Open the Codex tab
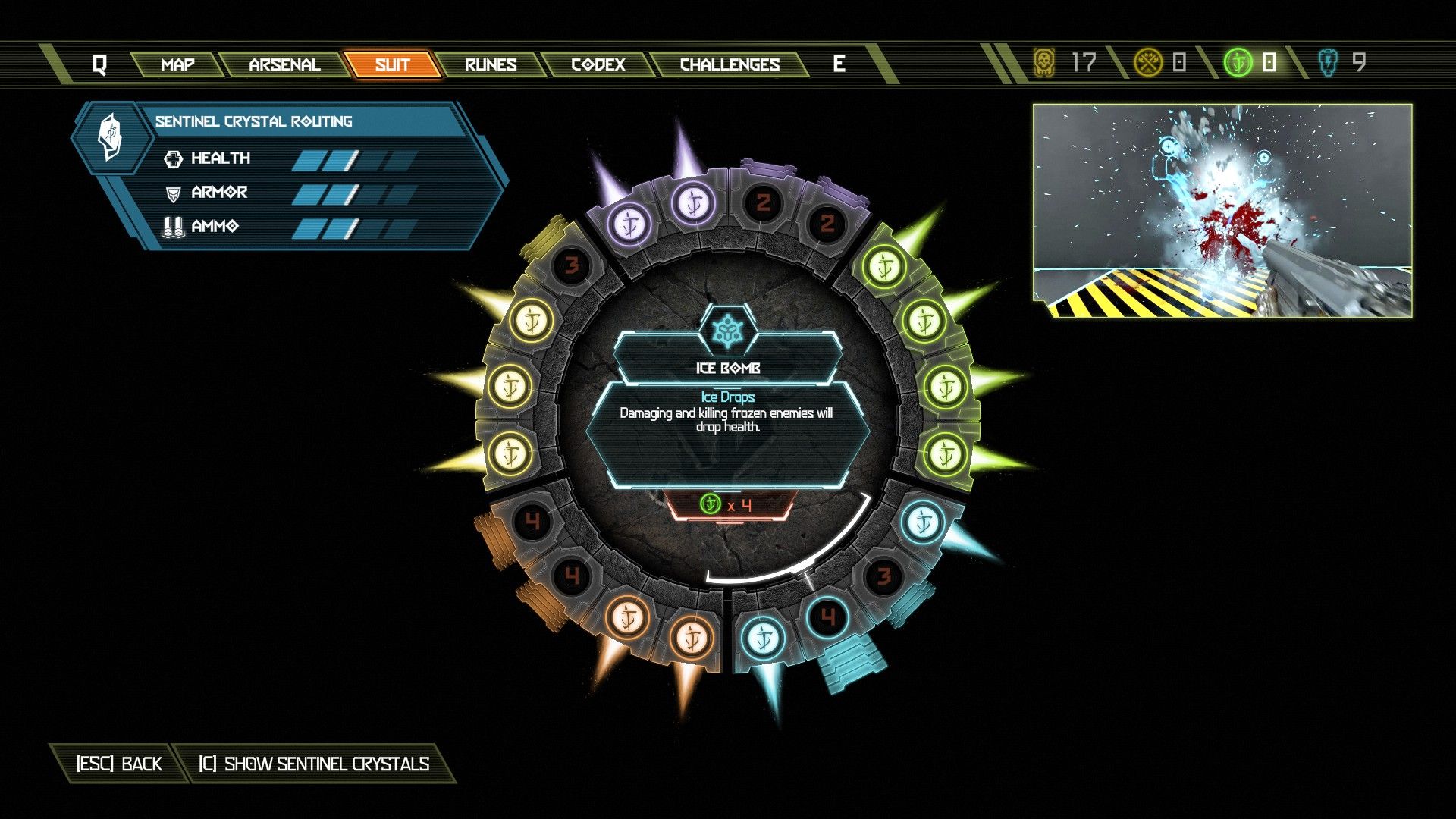This screenshot has width=1456, height=819. pos(598,64)
